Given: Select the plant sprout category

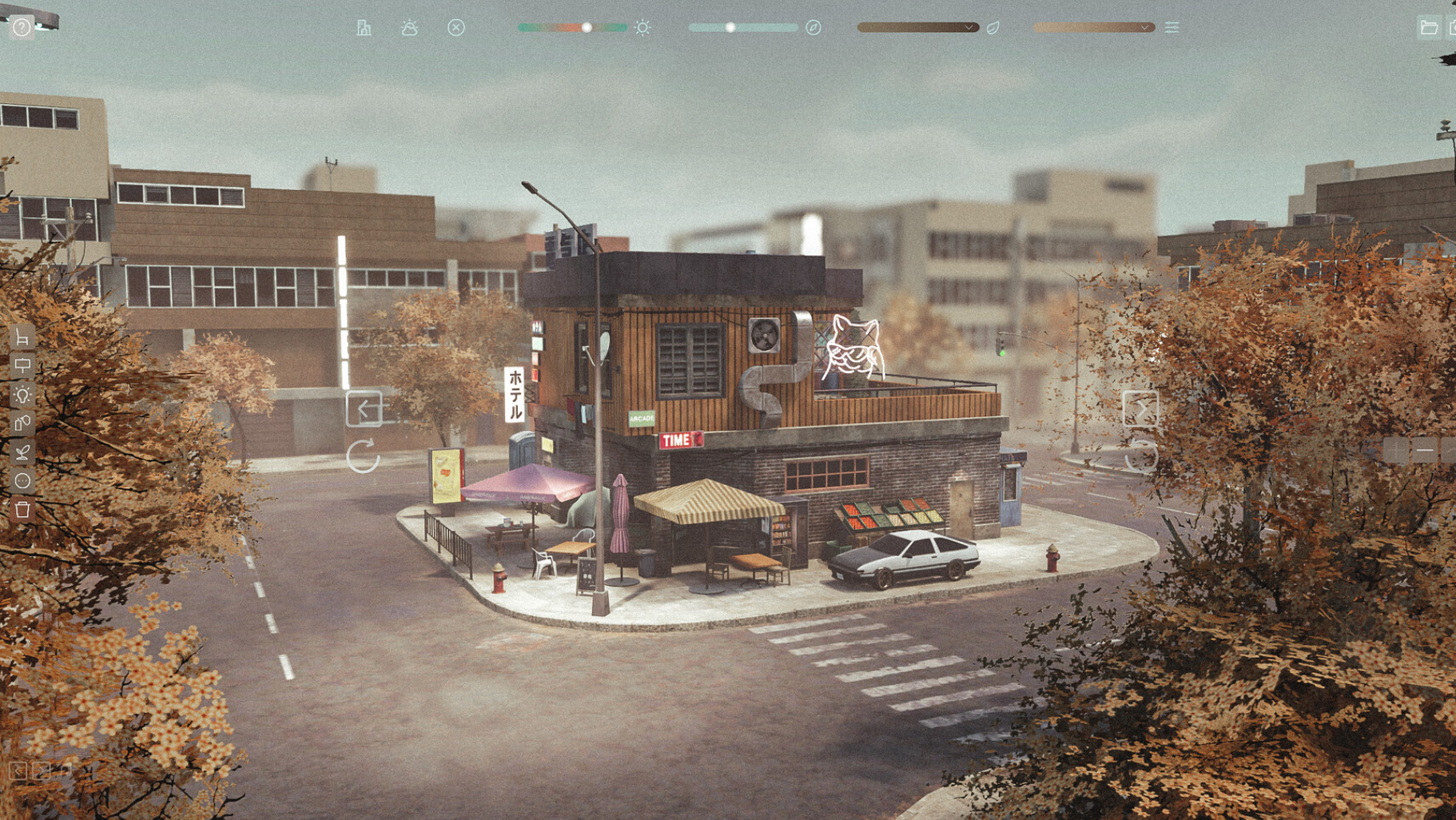Looking at the screenshot, I should click(x=22, y=452).
